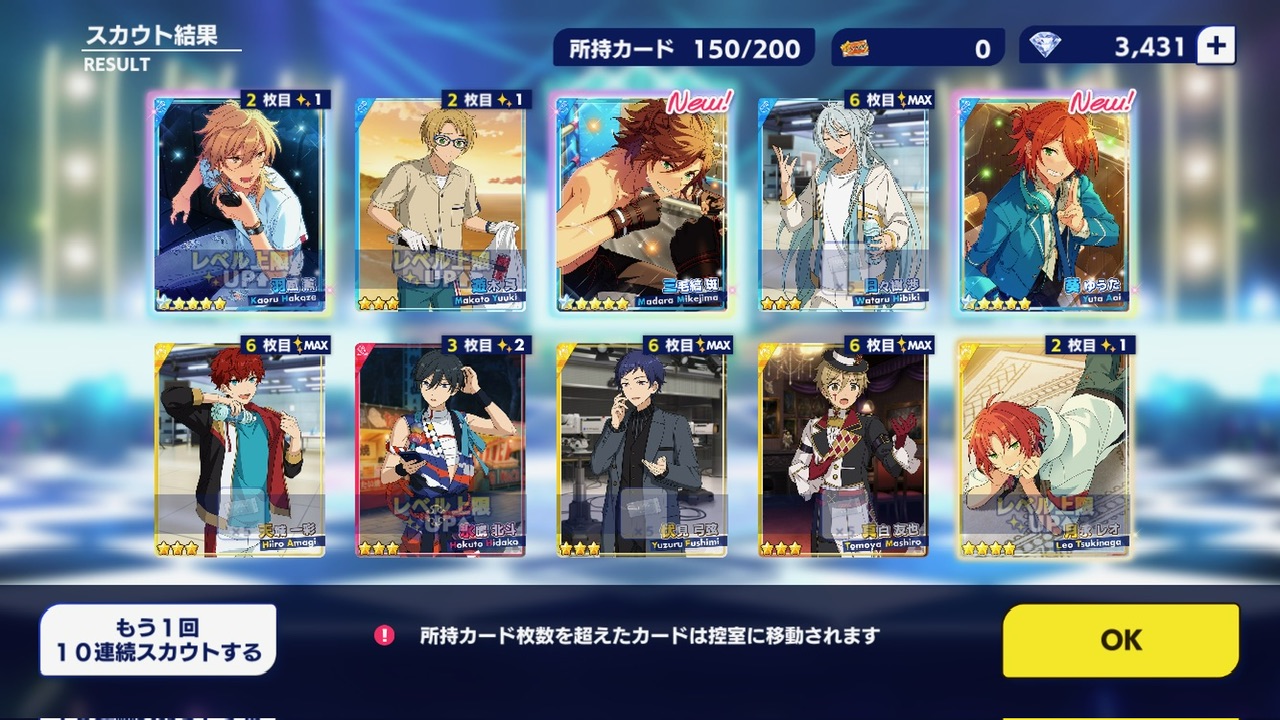1280x720 pixels.
Task: Select the Makoto Yuuki card
Action: click(441, 205)
